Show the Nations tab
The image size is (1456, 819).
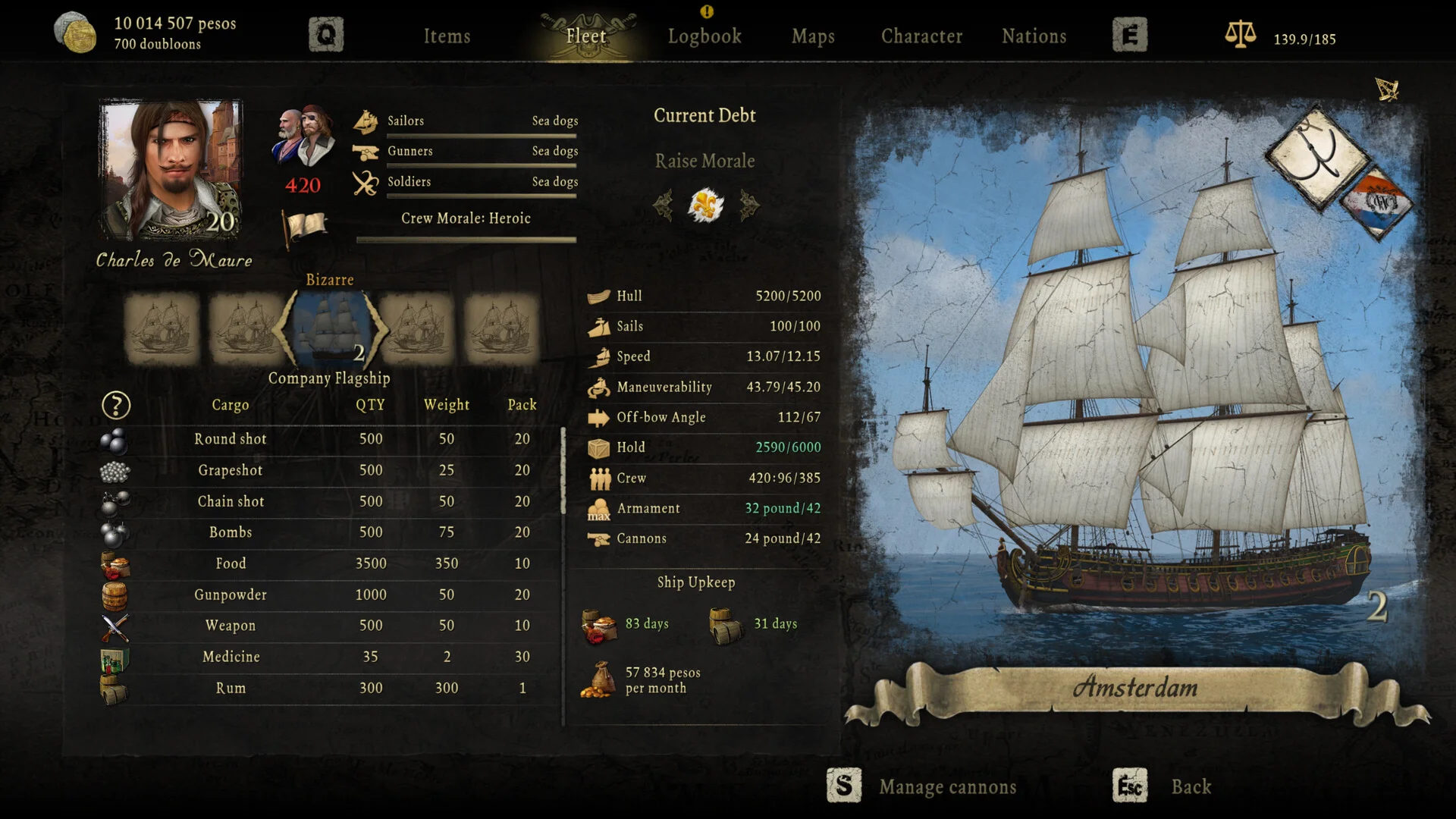point(1034,36)
